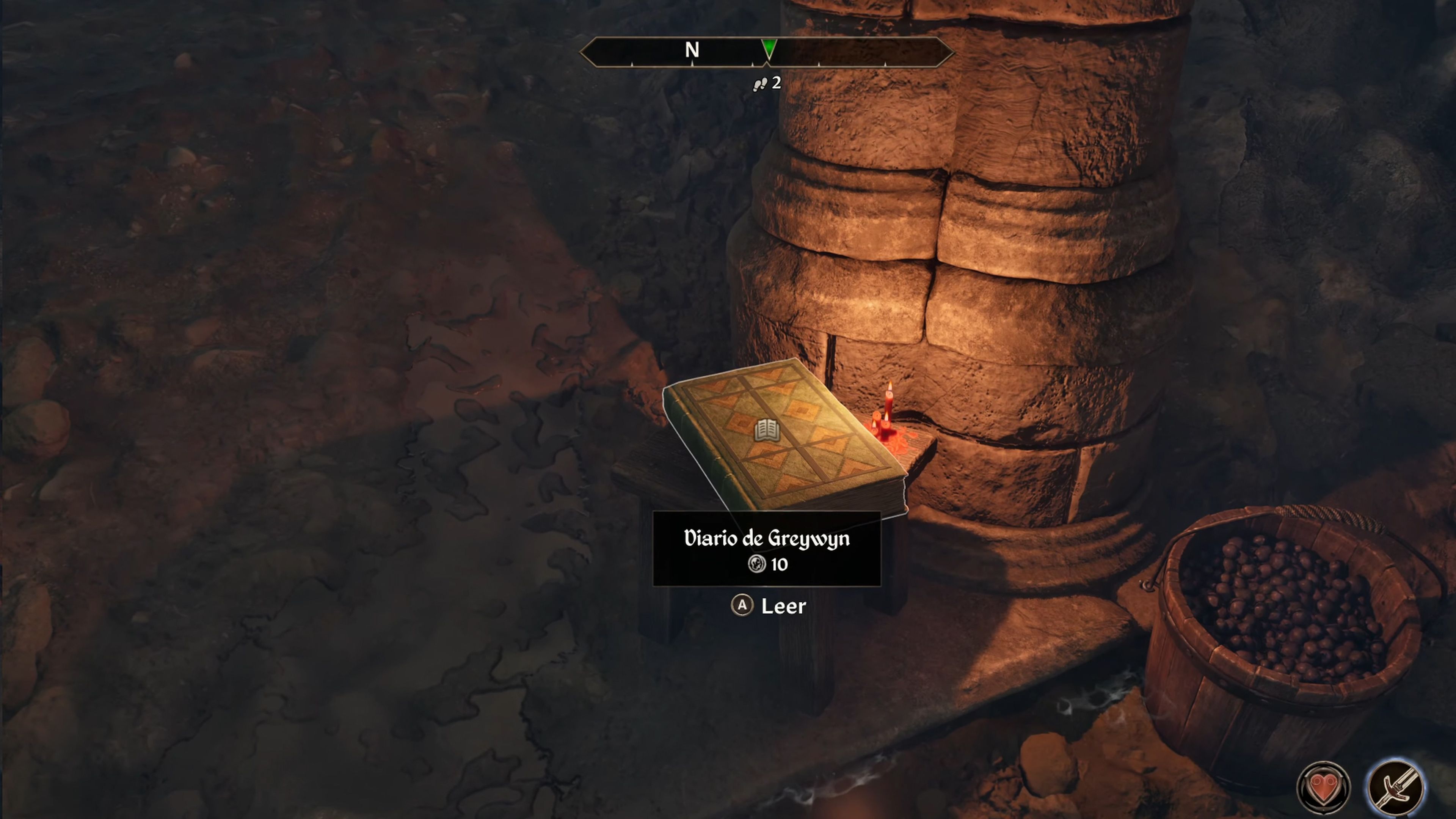Select the Diario de Greywyn item tooltip

[x=766, y=549]
